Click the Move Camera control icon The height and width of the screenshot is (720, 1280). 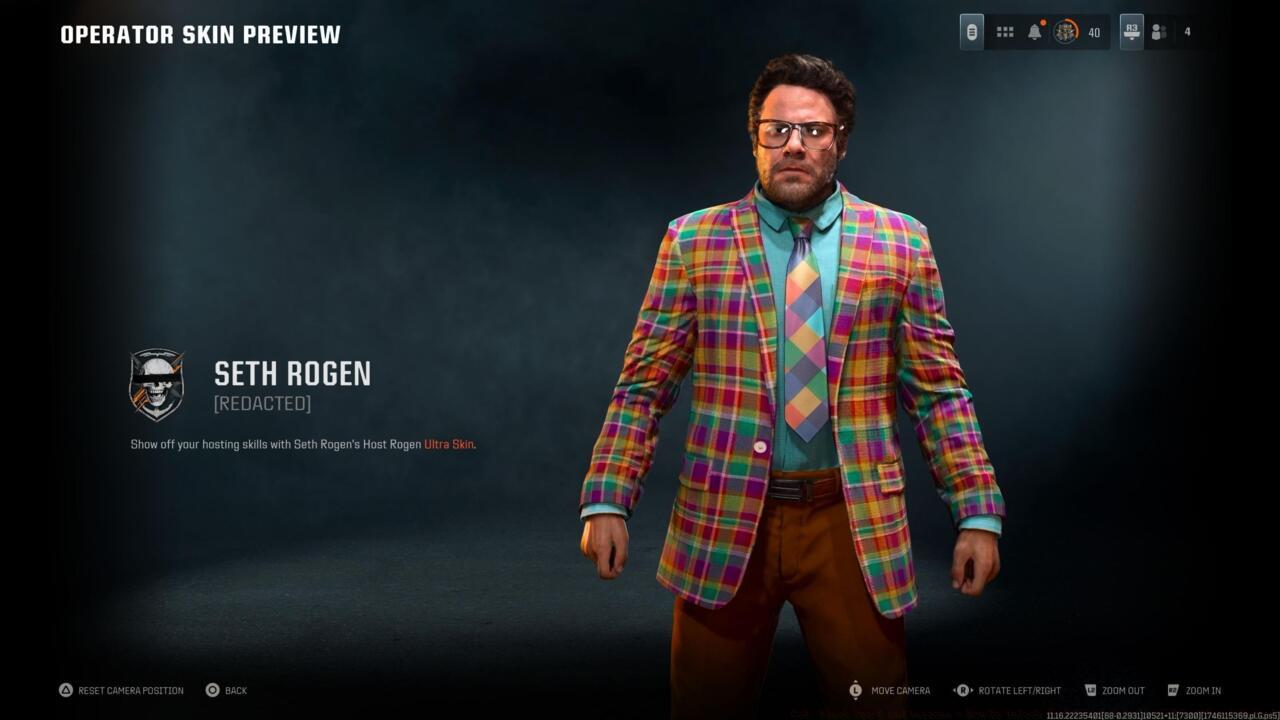tap(855, 690)
